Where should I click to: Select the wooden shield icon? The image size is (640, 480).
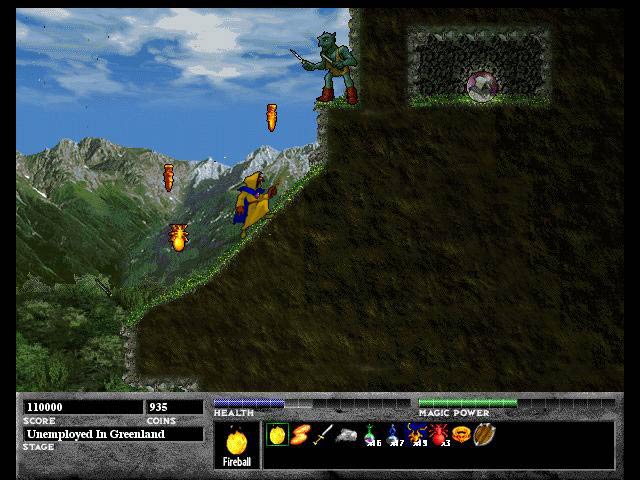tap(484, 435)
